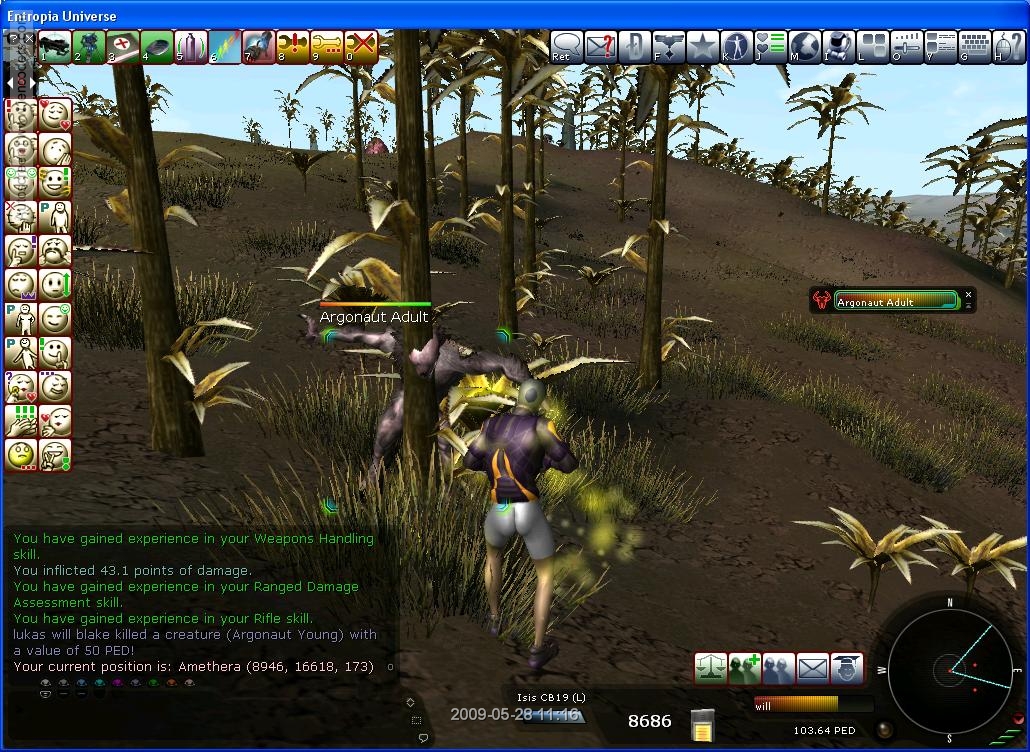Click the star icon in top toolbar

[703, 46]
